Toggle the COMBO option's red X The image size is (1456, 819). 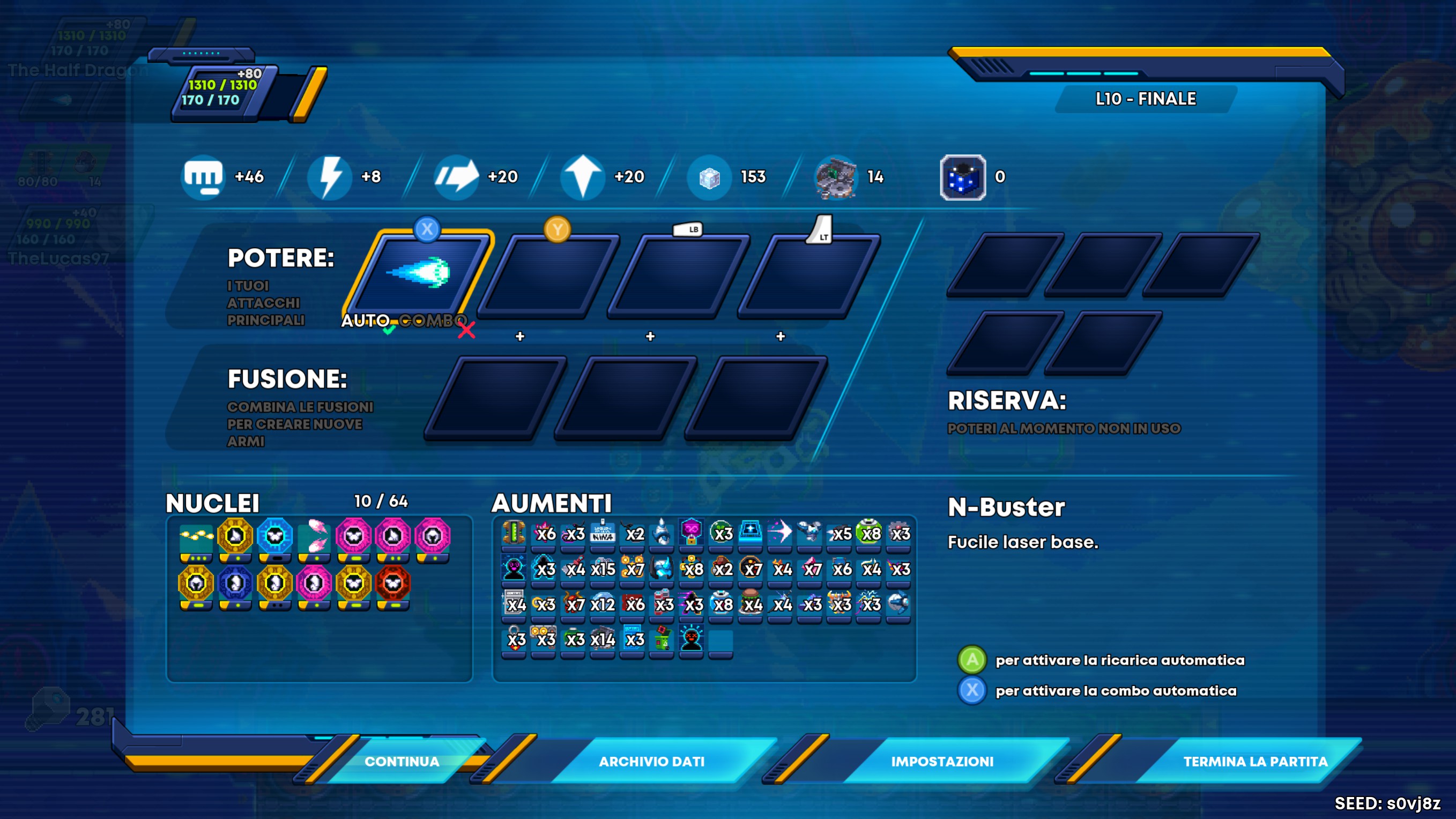(x=466, y=330)
